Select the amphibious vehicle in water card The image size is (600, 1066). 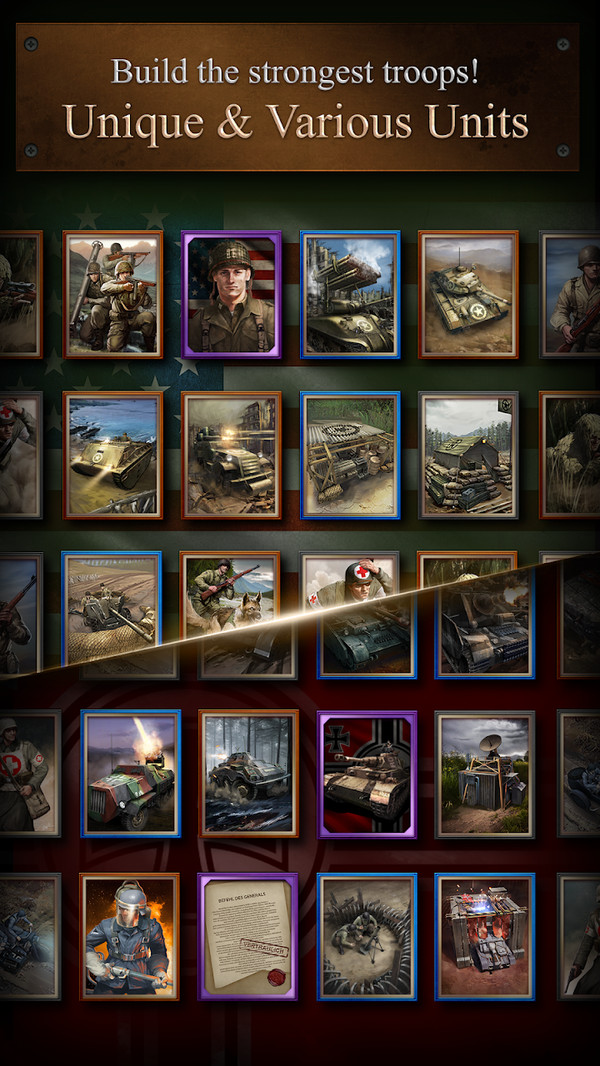point(112,454)
